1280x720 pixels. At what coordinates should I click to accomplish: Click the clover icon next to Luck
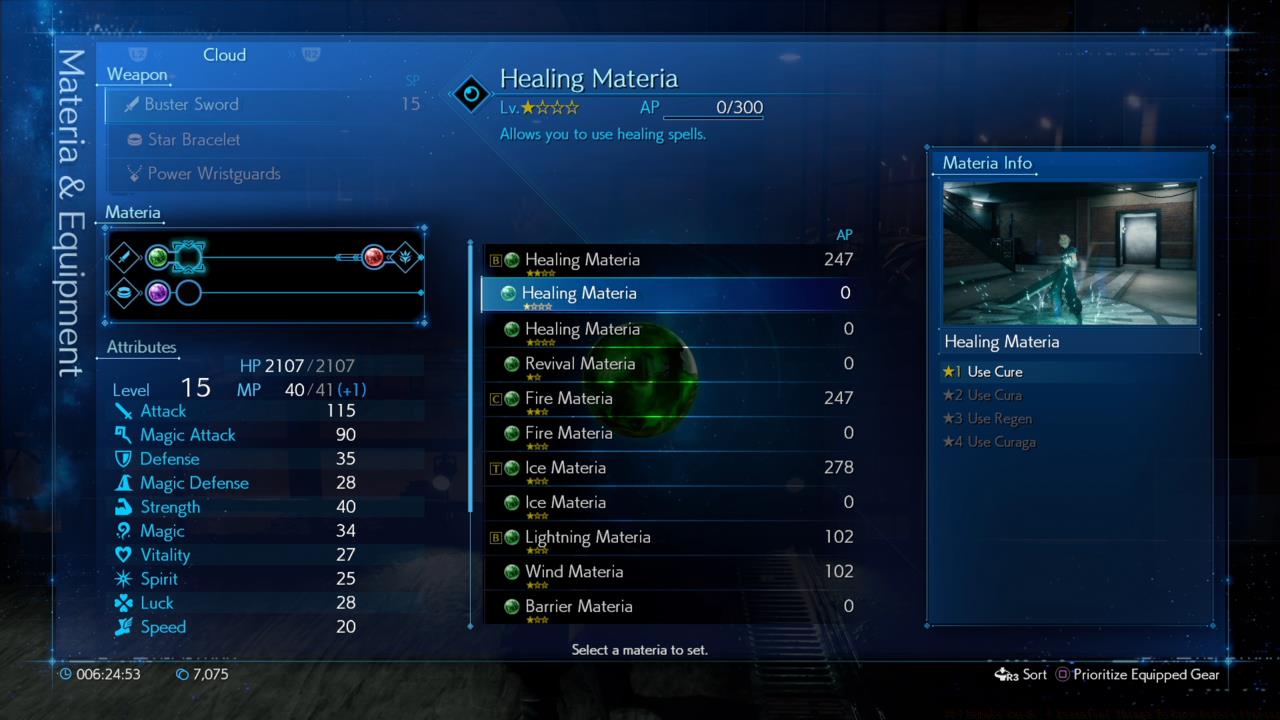click(x=124, y=603)
